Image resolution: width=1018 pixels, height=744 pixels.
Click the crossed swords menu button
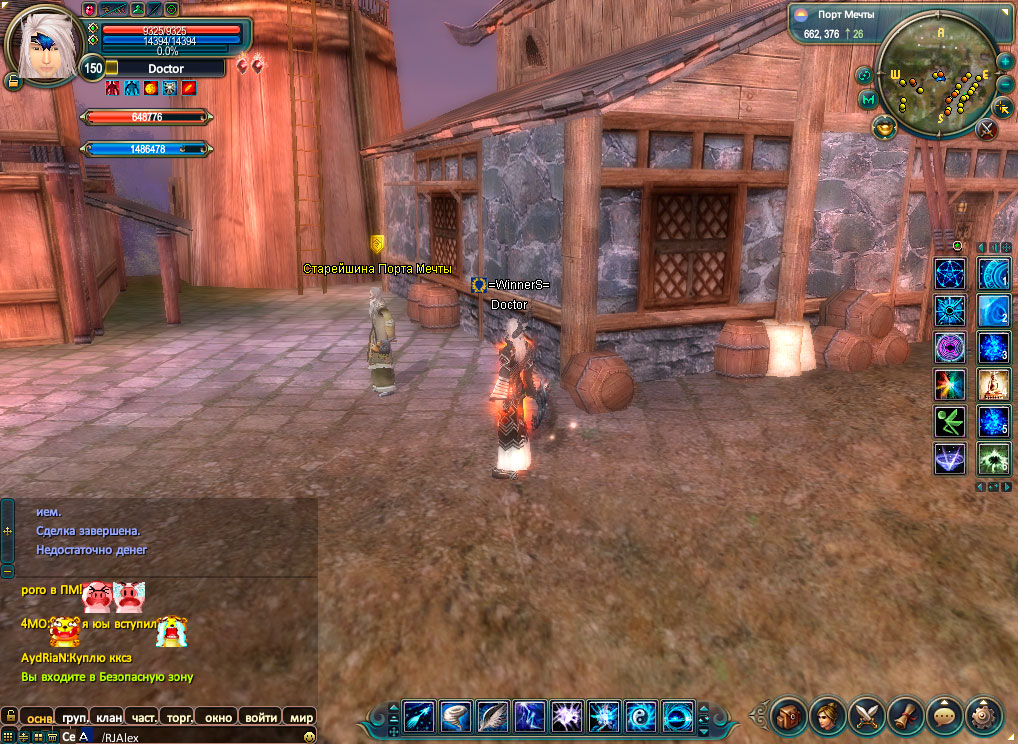[x=866, y=716]
